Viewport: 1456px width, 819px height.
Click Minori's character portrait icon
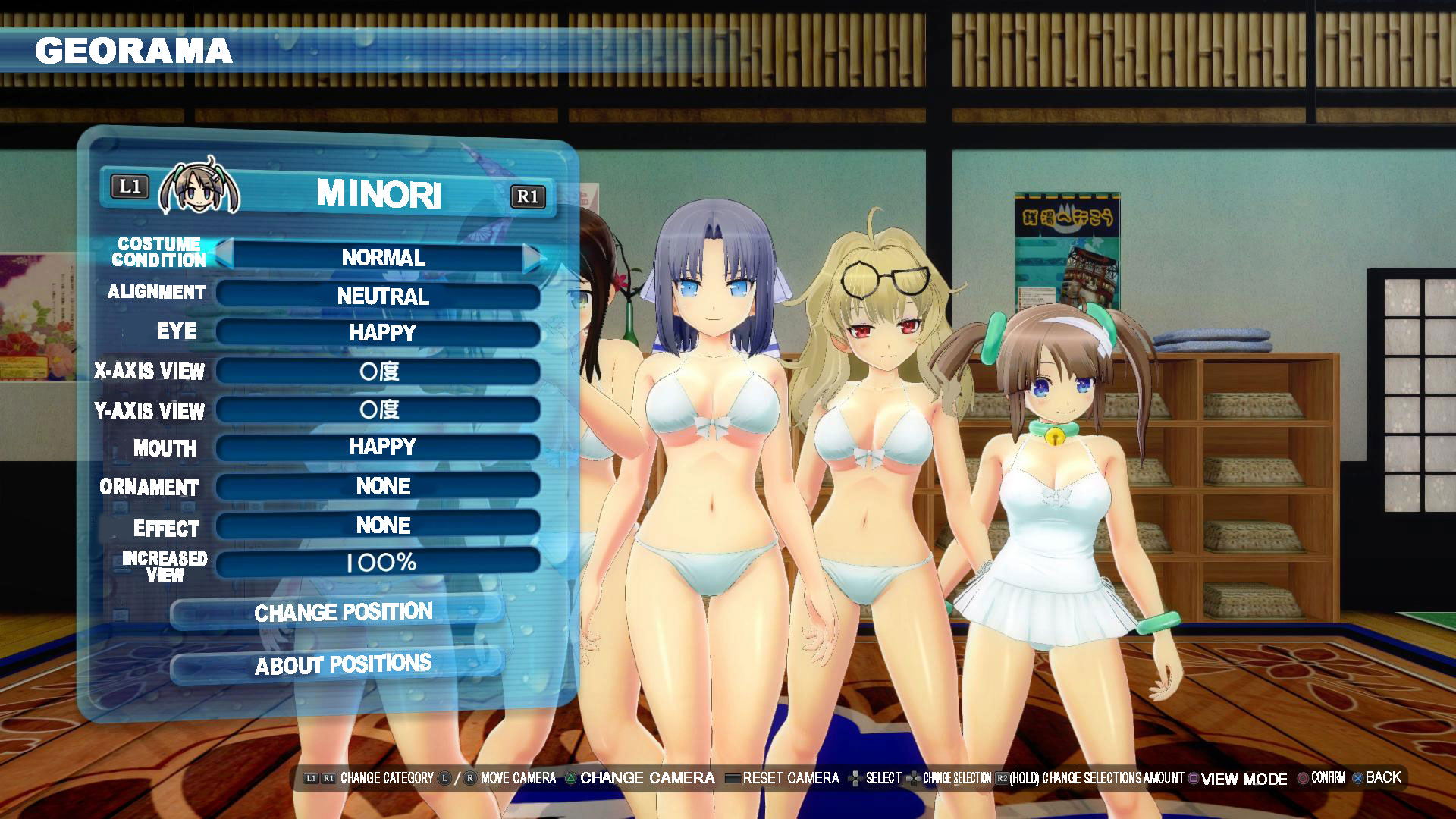click(x=199, y=187)
